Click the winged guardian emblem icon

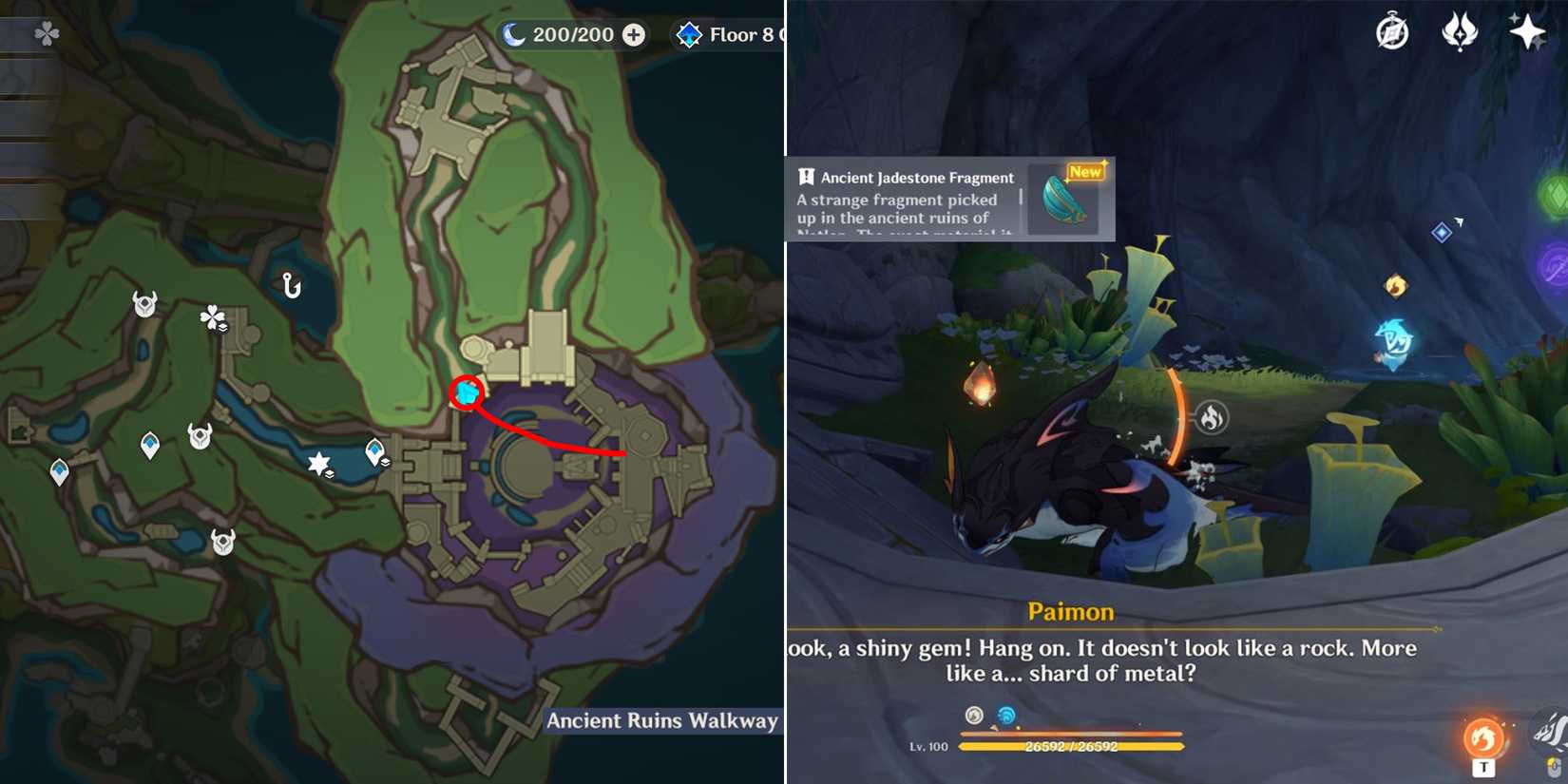1461,31
